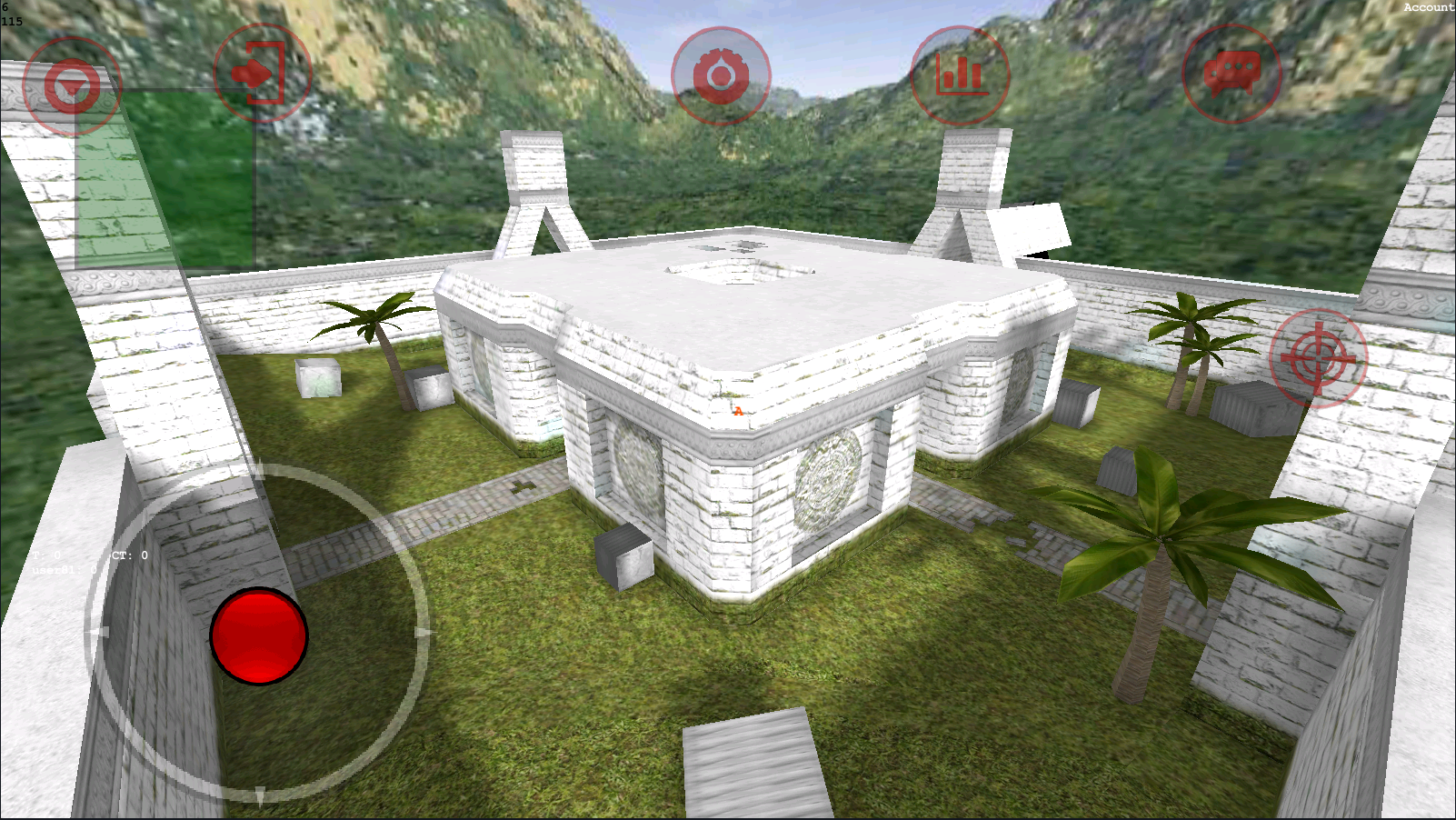Select the reload ammo icon
Screen dimensions: 1456x820
[x=720, y=75]
